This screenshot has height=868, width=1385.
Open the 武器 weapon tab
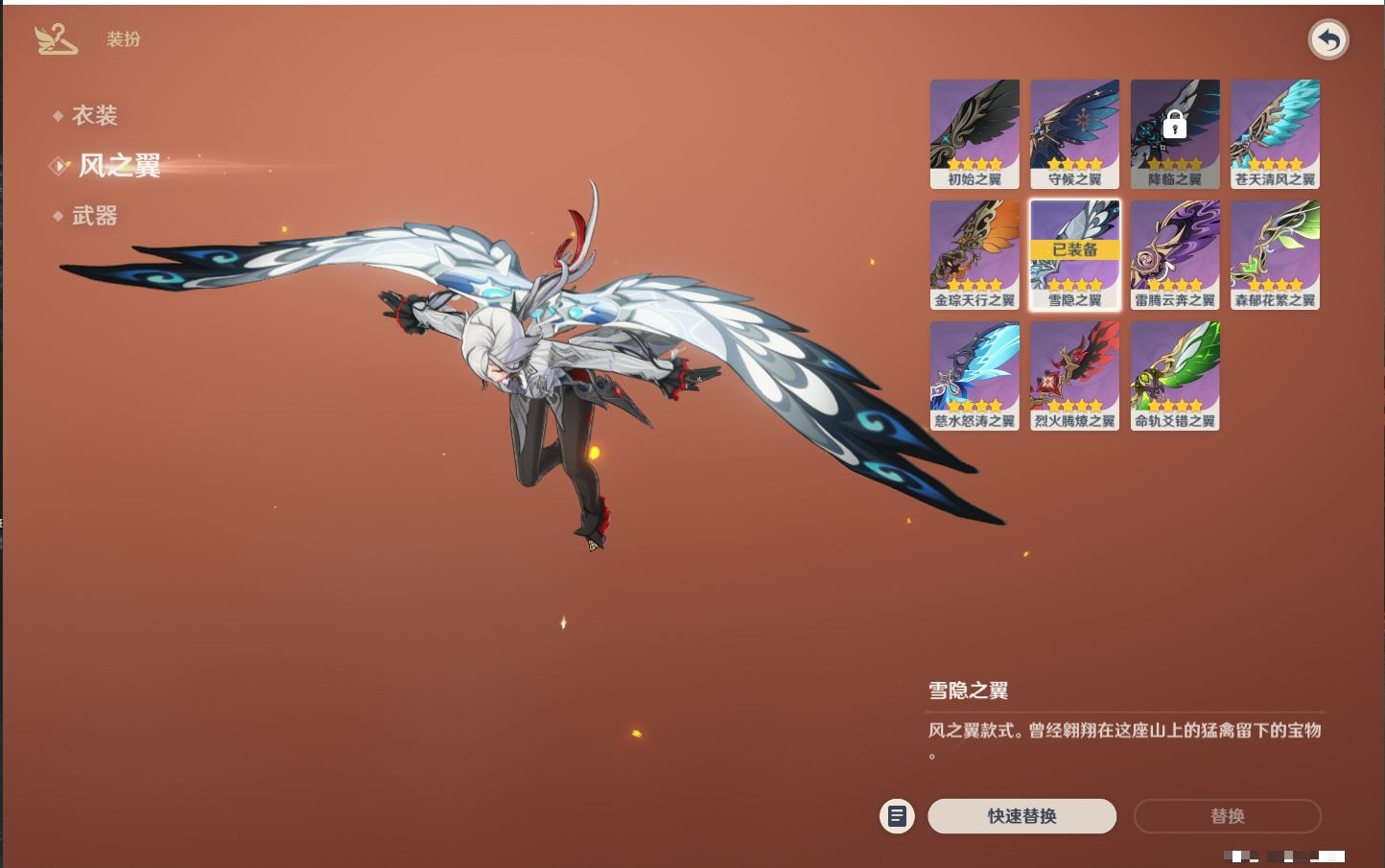click(94, 216)
